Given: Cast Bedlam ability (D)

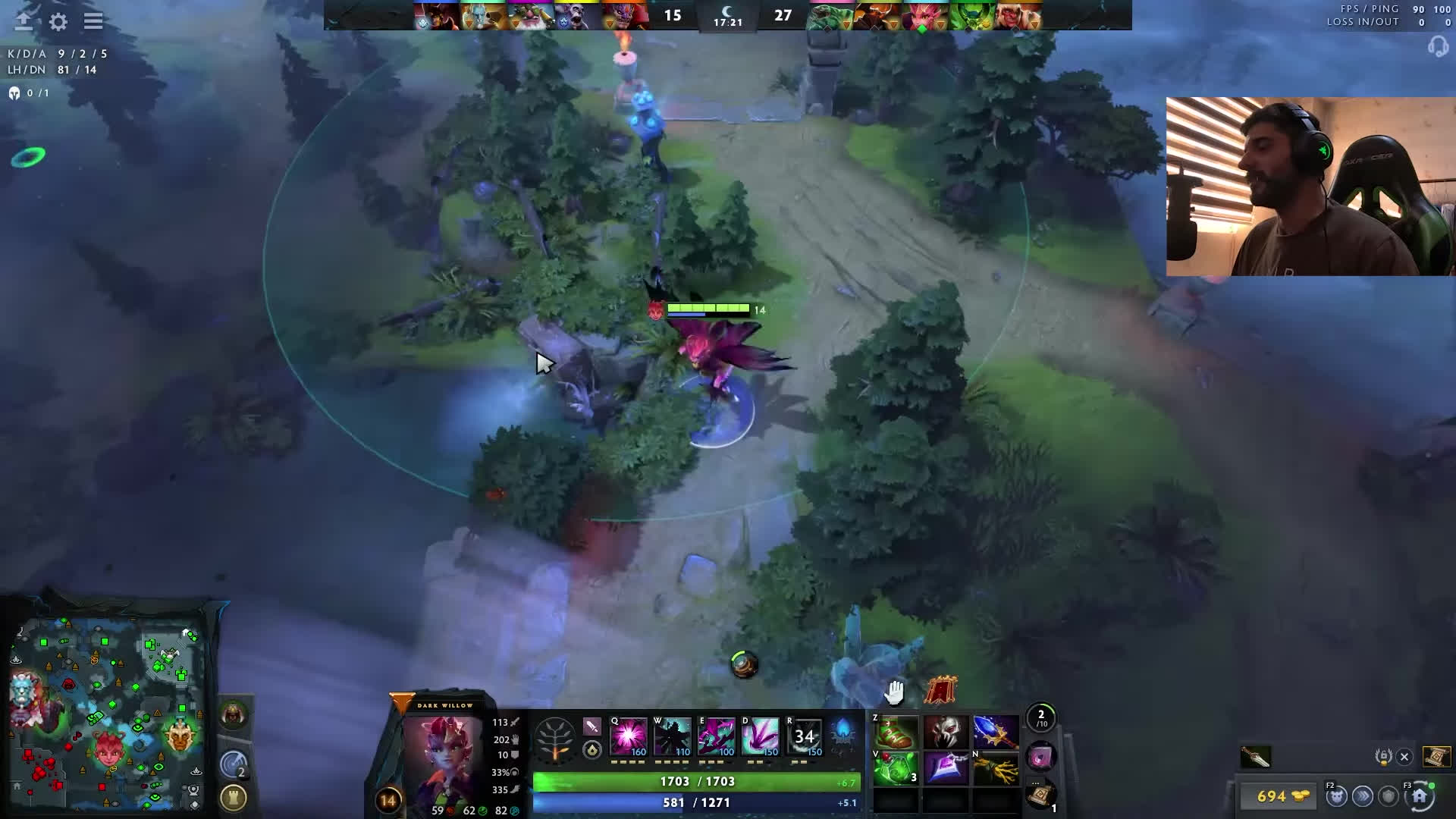Looking at the screenshot, I should coord(761,736).
